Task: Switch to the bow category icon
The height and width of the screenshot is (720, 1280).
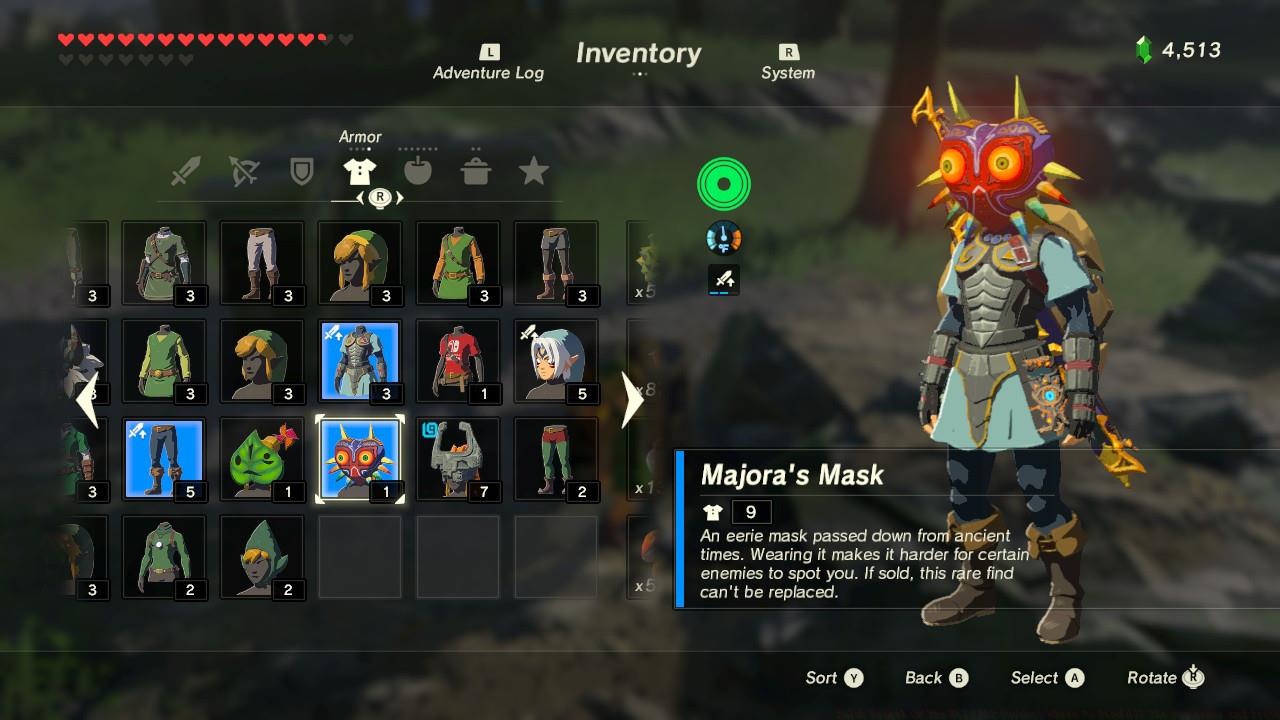Action: coord(243,172)
